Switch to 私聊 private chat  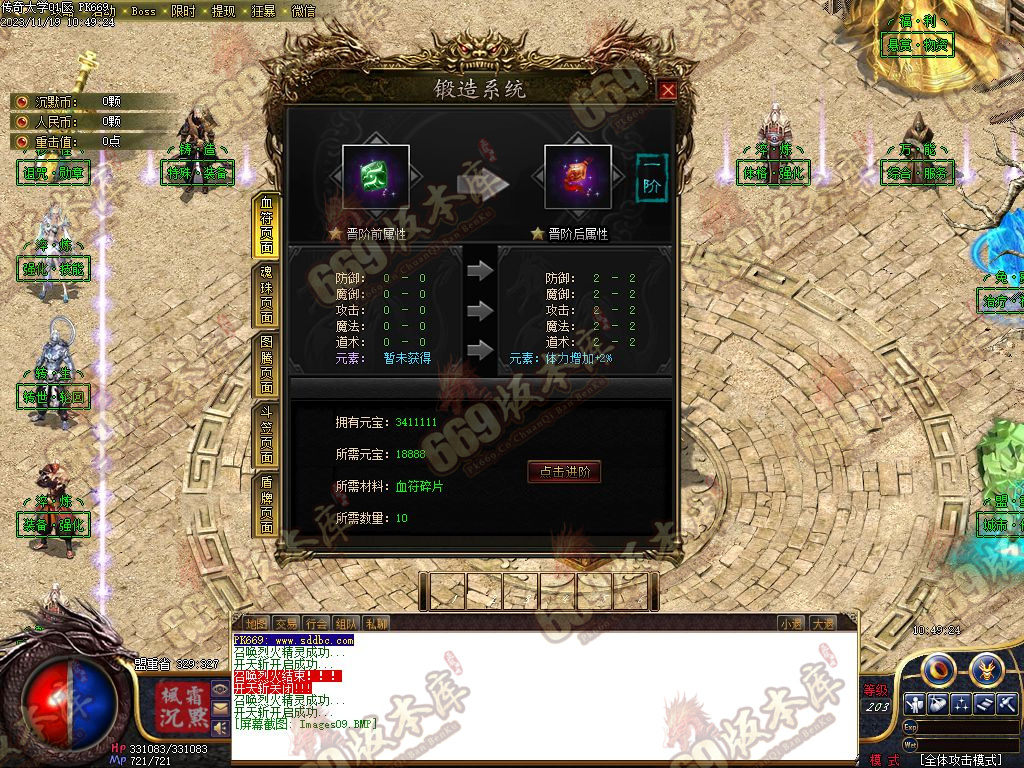[376, 623]
